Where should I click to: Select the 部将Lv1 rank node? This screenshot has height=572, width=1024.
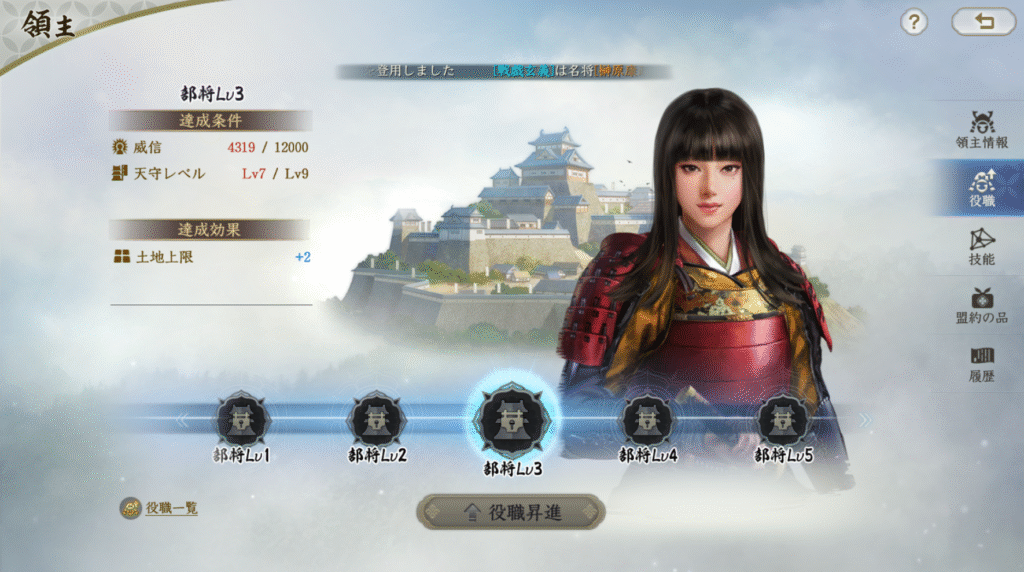pos(242,420)
